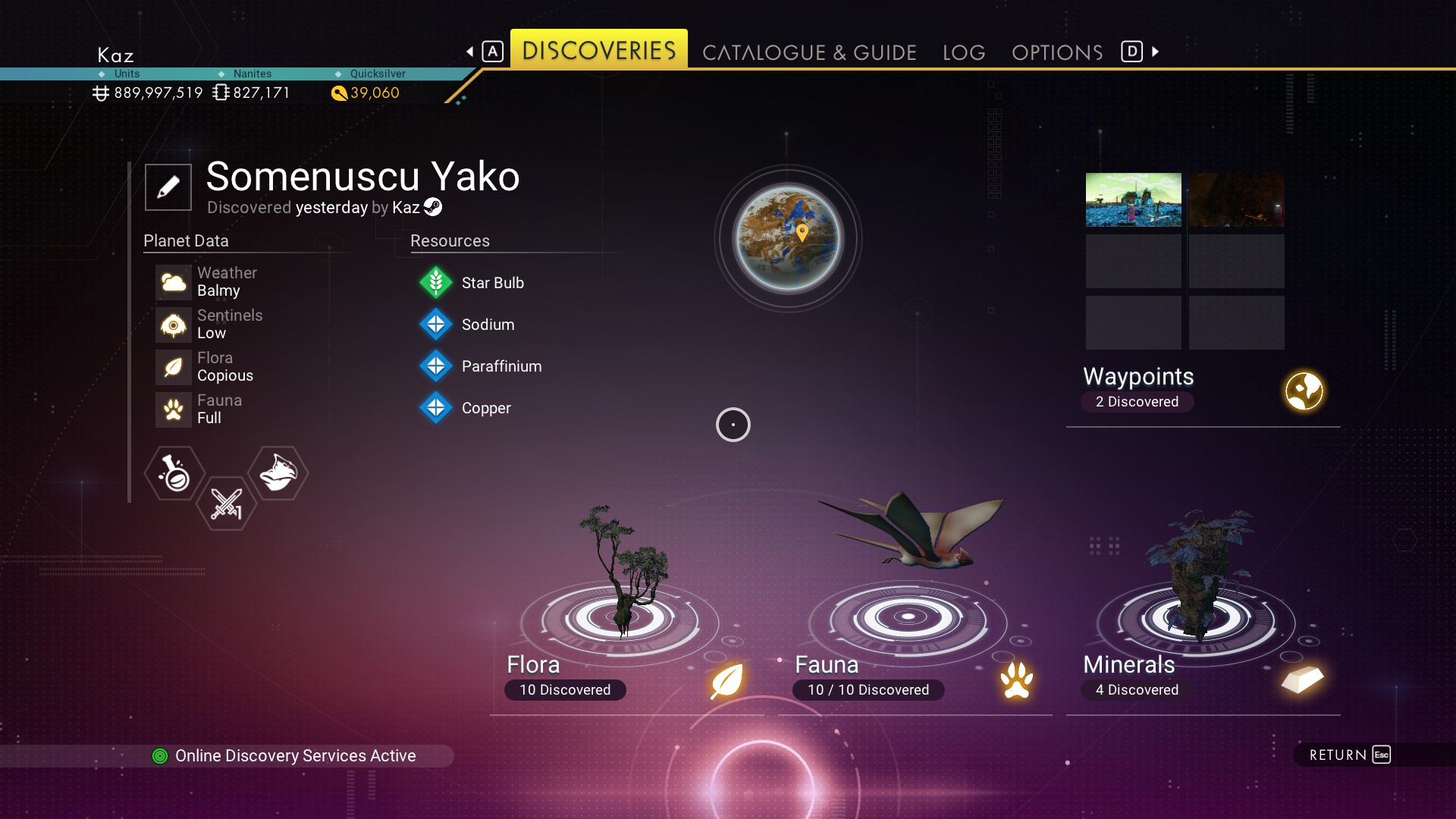Return to the previous screen
The width and height of the screenshot is (1456, 819).
[1349, 755]
